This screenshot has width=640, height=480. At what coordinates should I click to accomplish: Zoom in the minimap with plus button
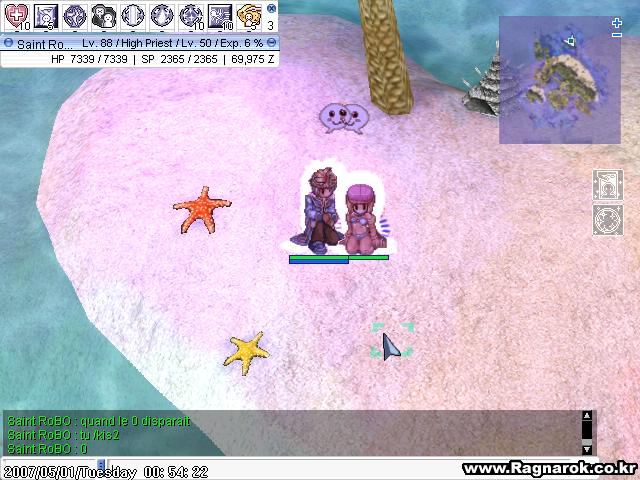coord(617,22)
